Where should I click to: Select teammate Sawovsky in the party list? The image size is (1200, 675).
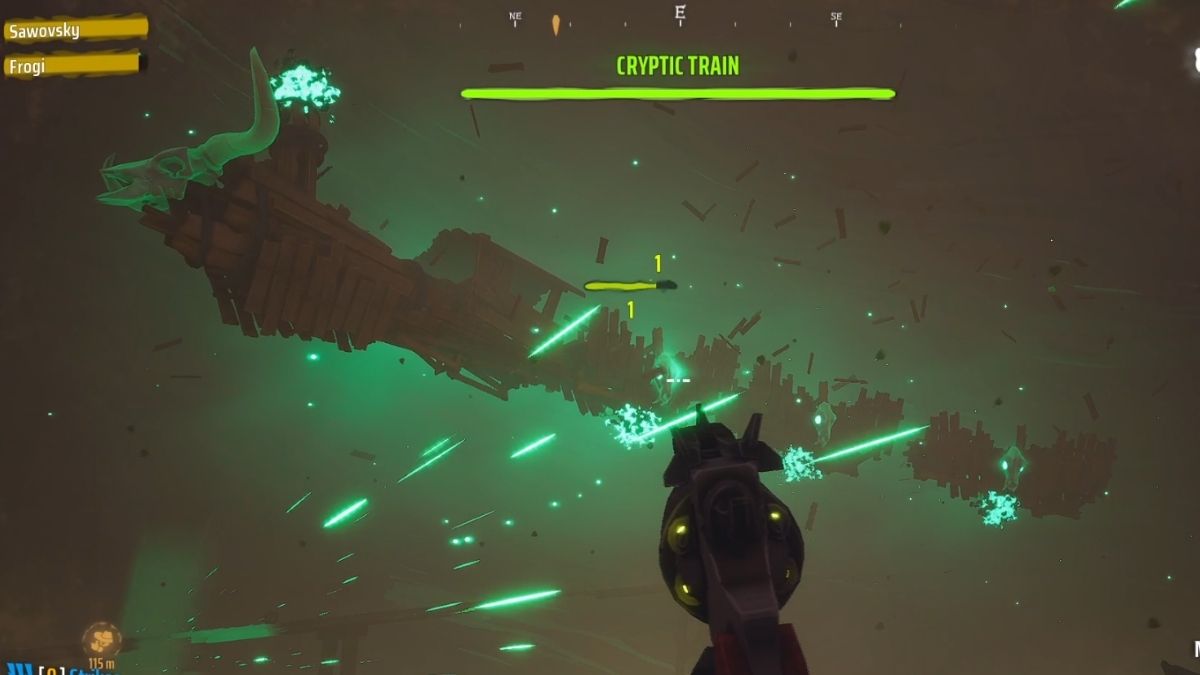point(74,29)
